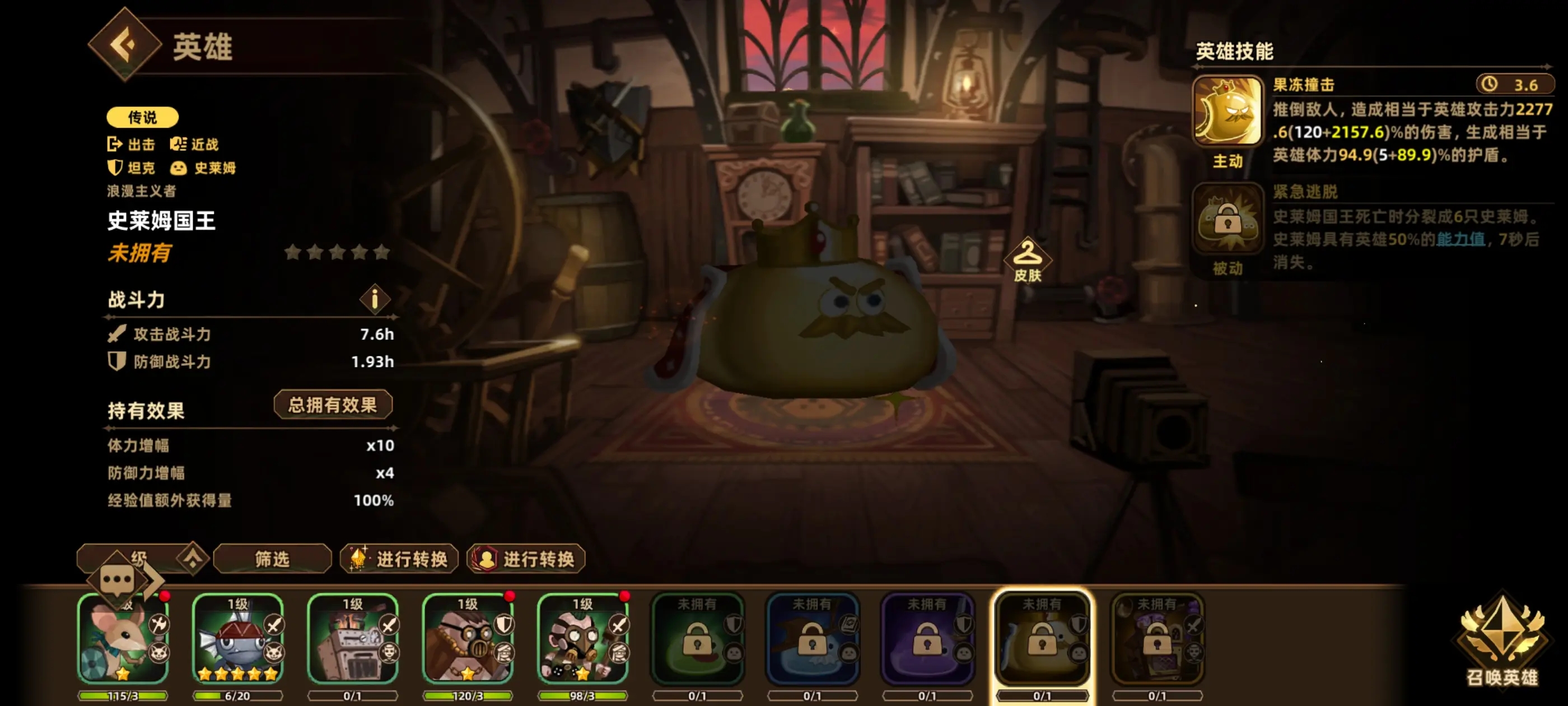The image size is (1568, 706).
Task: Click 进行转换 button with the crystal icon
Action: click(399, 559)
